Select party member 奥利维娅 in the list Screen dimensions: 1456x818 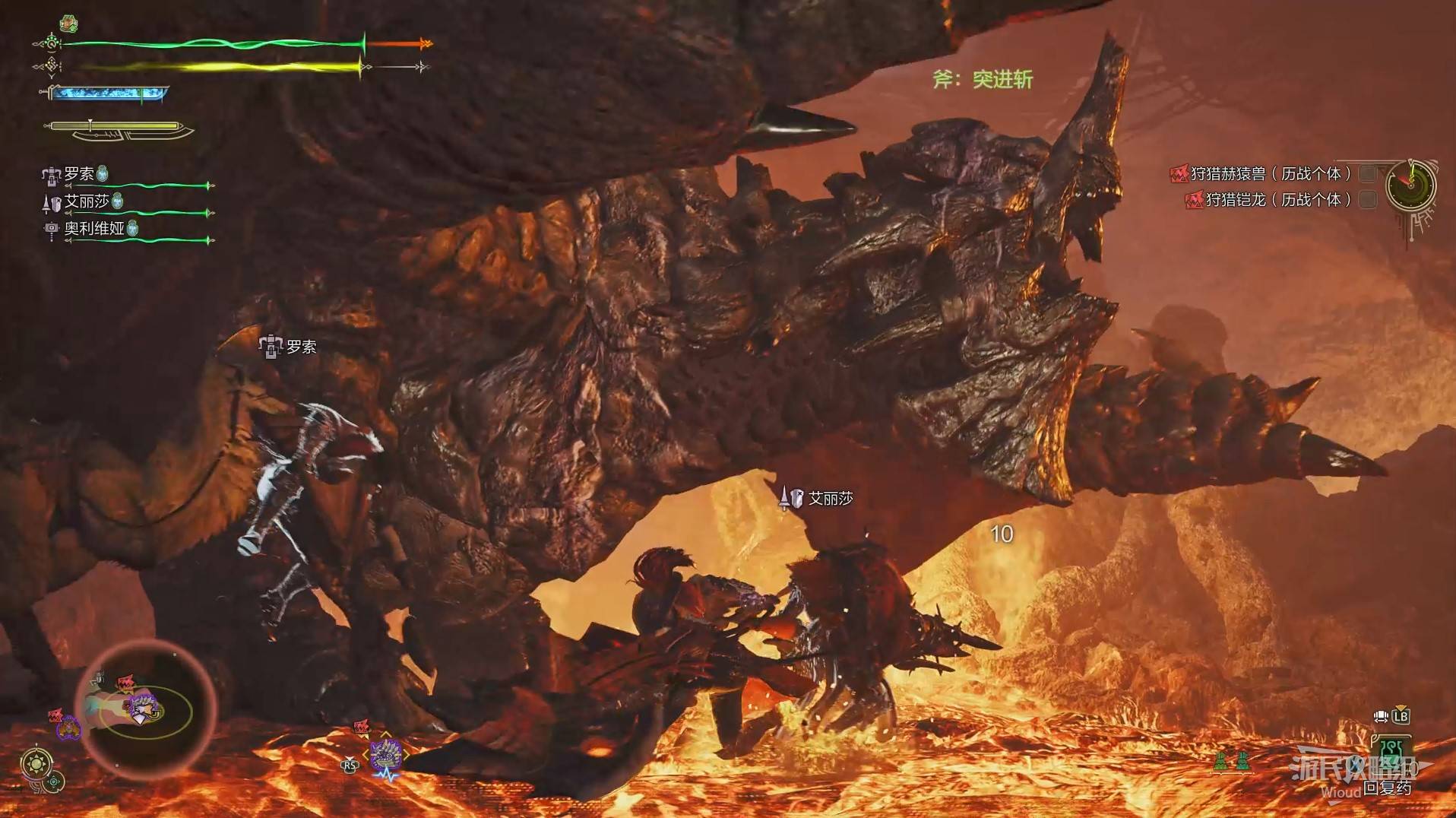93,228
